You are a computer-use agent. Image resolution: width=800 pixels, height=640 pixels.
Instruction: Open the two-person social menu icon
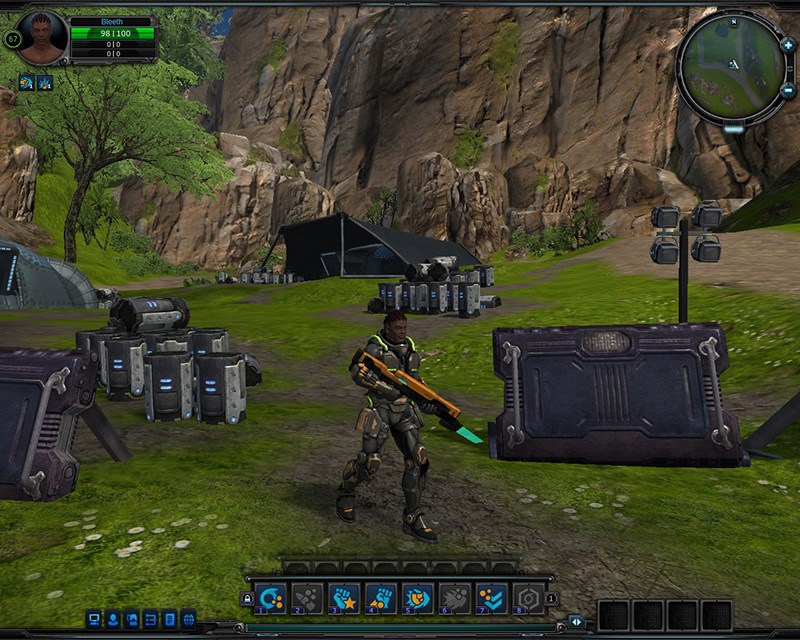132,619
